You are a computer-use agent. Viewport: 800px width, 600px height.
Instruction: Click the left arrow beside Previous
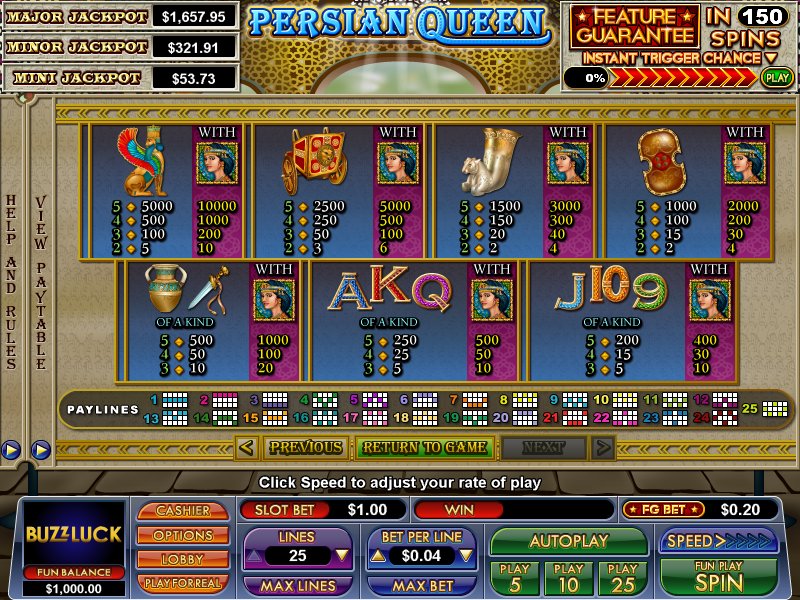pyautogui.click(x=247, y=447)
